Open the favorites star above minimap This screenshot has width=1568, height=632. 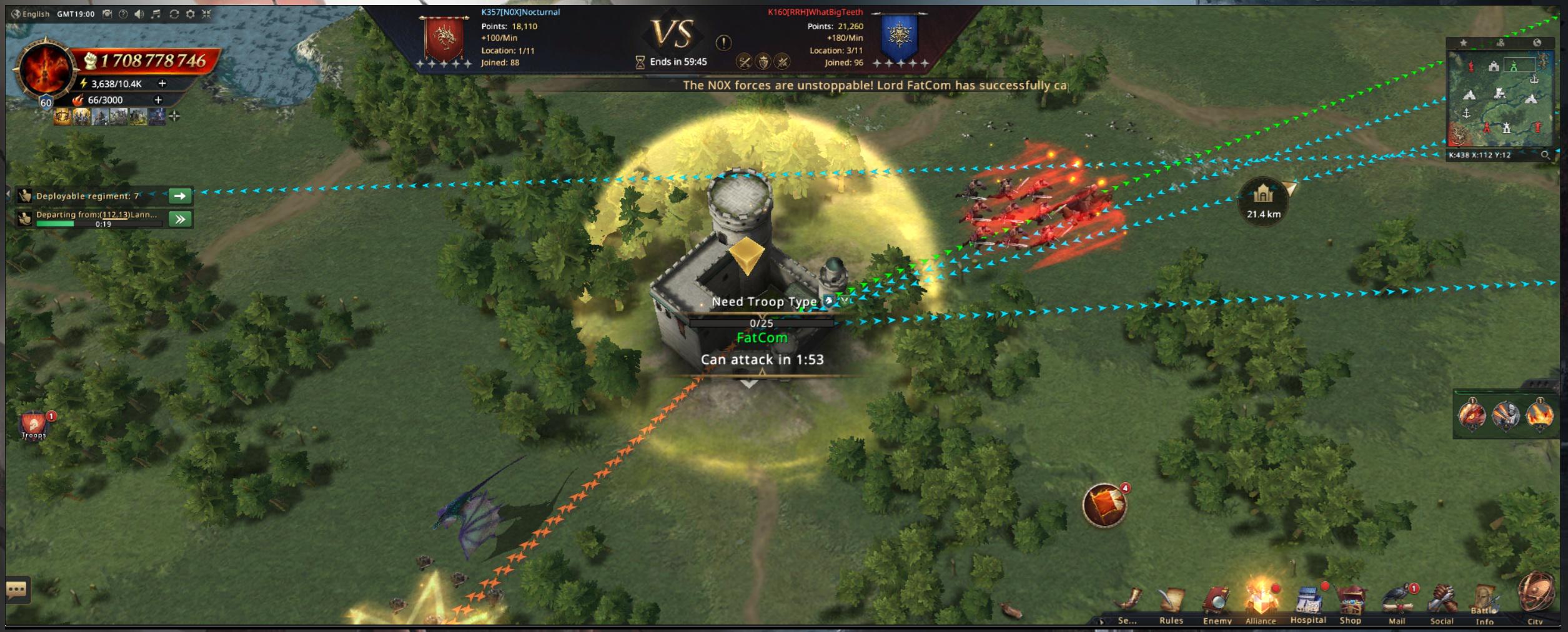[x=1463, y=42]
